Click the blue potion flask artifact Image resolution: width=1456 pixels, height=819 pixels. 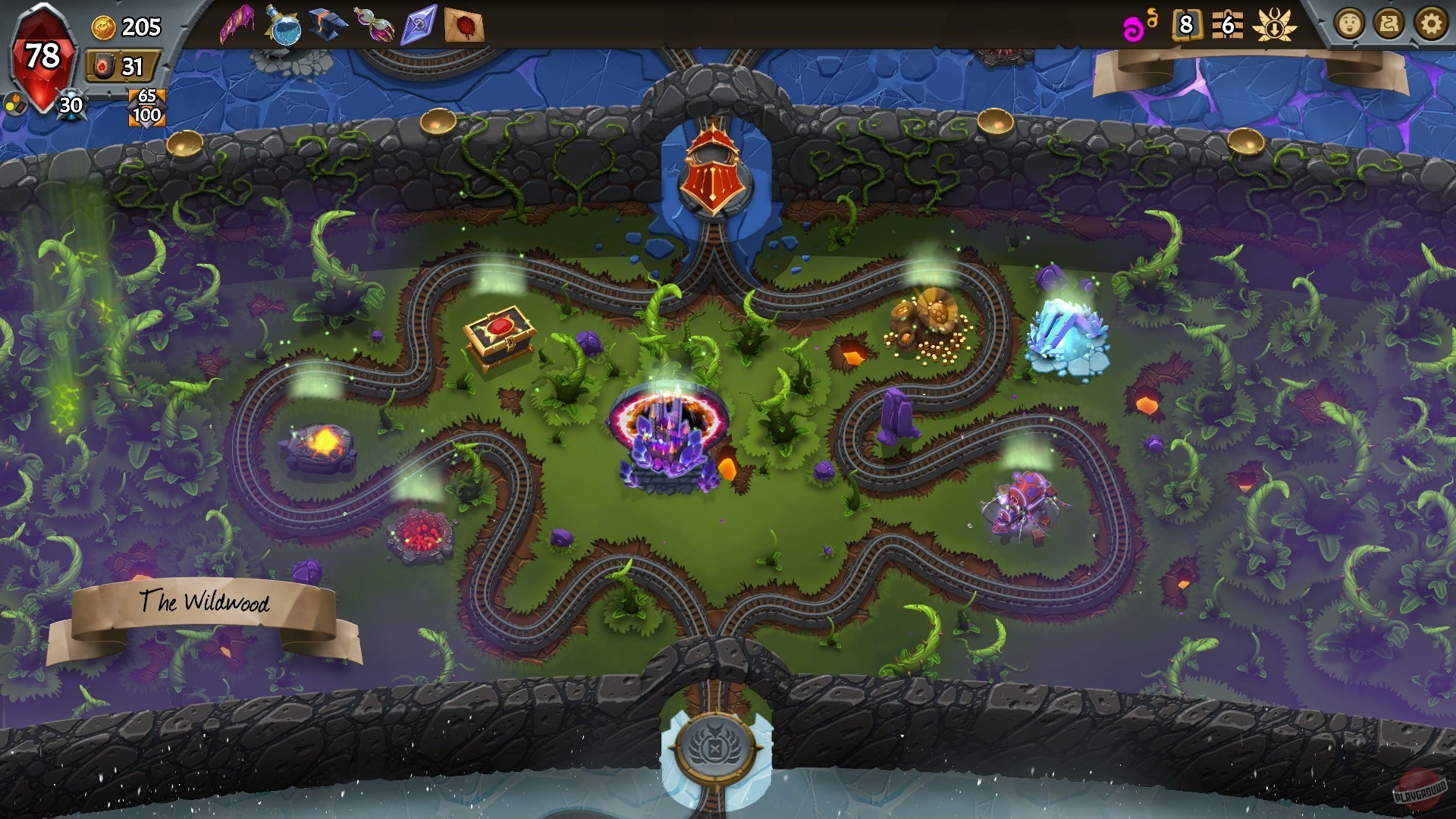[285, 23]
